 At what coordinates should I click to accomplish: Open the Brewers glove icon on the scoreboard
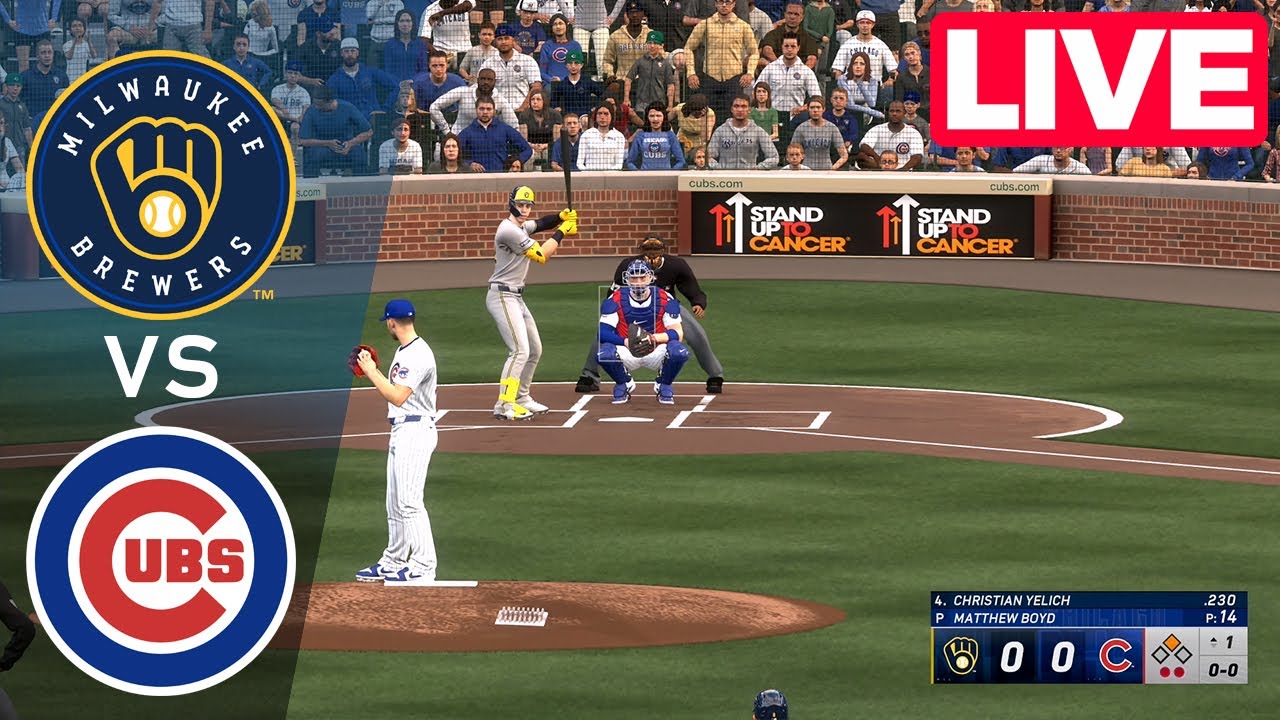click(x=961, y=655)
